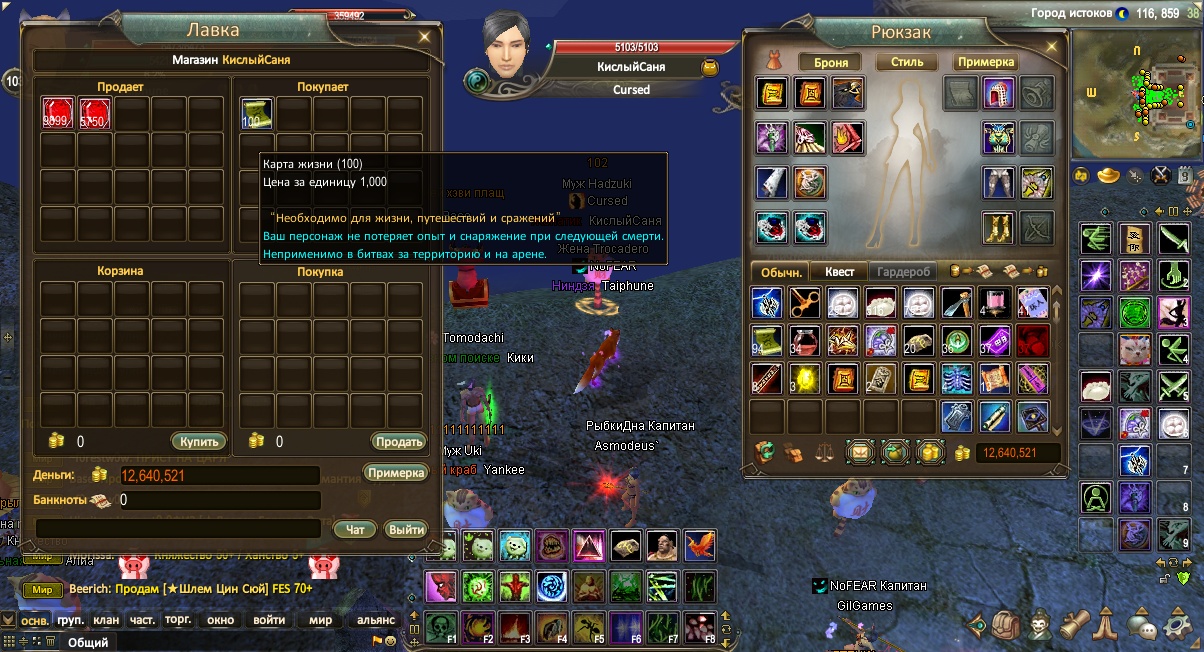Open the Гардероб inventory tab
Screen dimensions: 1204x652
[903, 271]
